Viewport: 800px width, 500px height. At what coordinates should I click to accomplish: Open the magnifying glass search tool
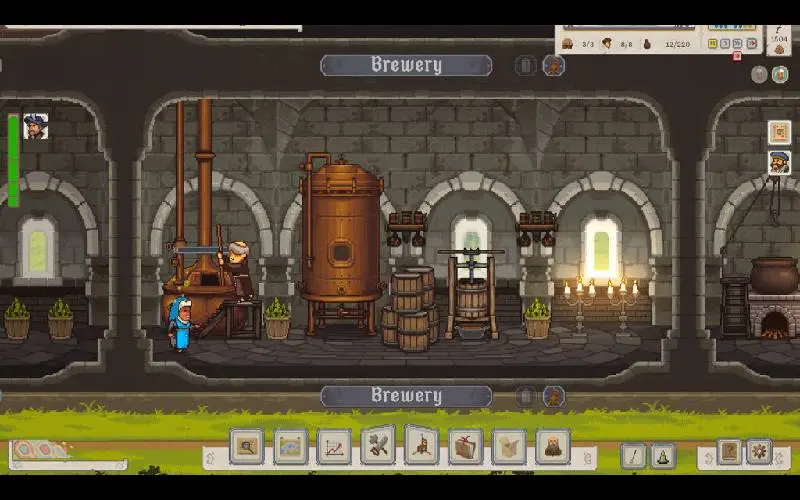(246, 446)
